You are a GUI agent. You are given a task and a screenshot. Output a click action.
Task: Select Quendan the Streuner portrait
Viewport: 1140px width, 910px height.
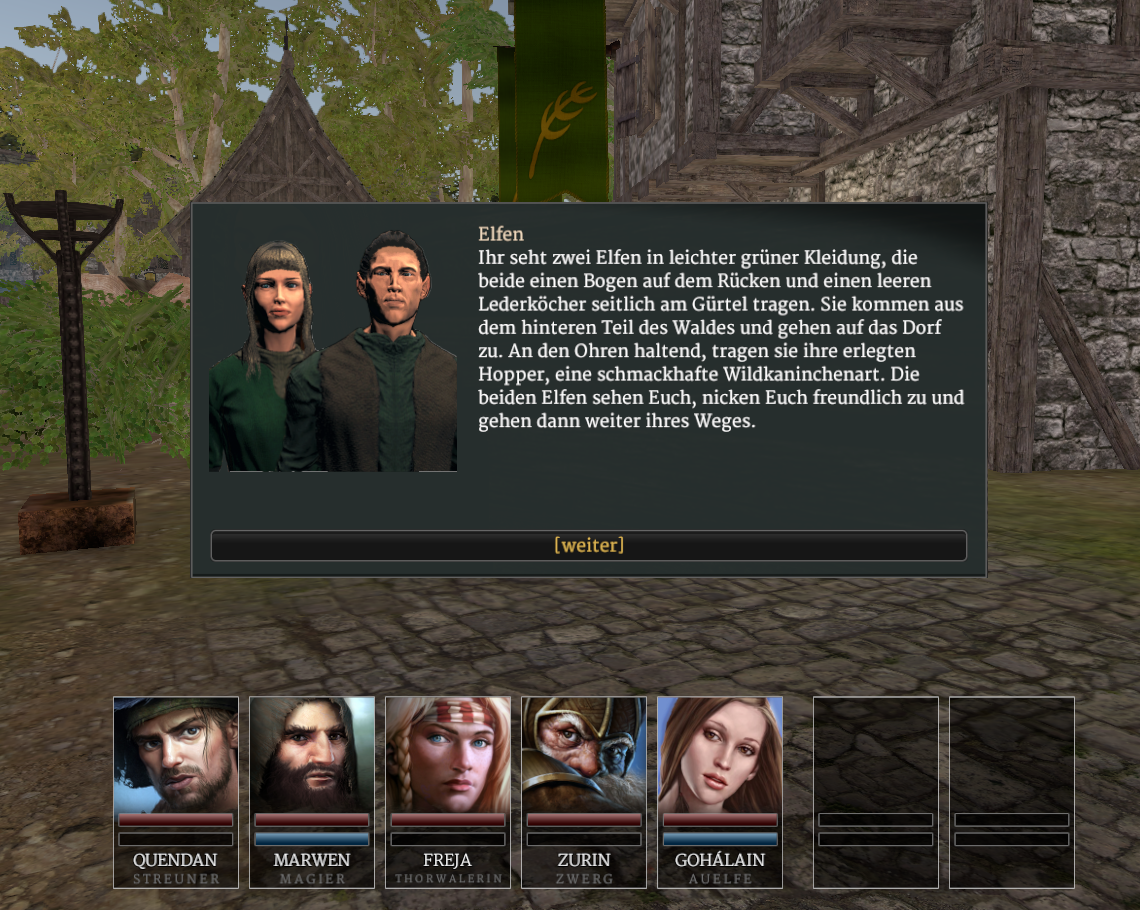176,755
